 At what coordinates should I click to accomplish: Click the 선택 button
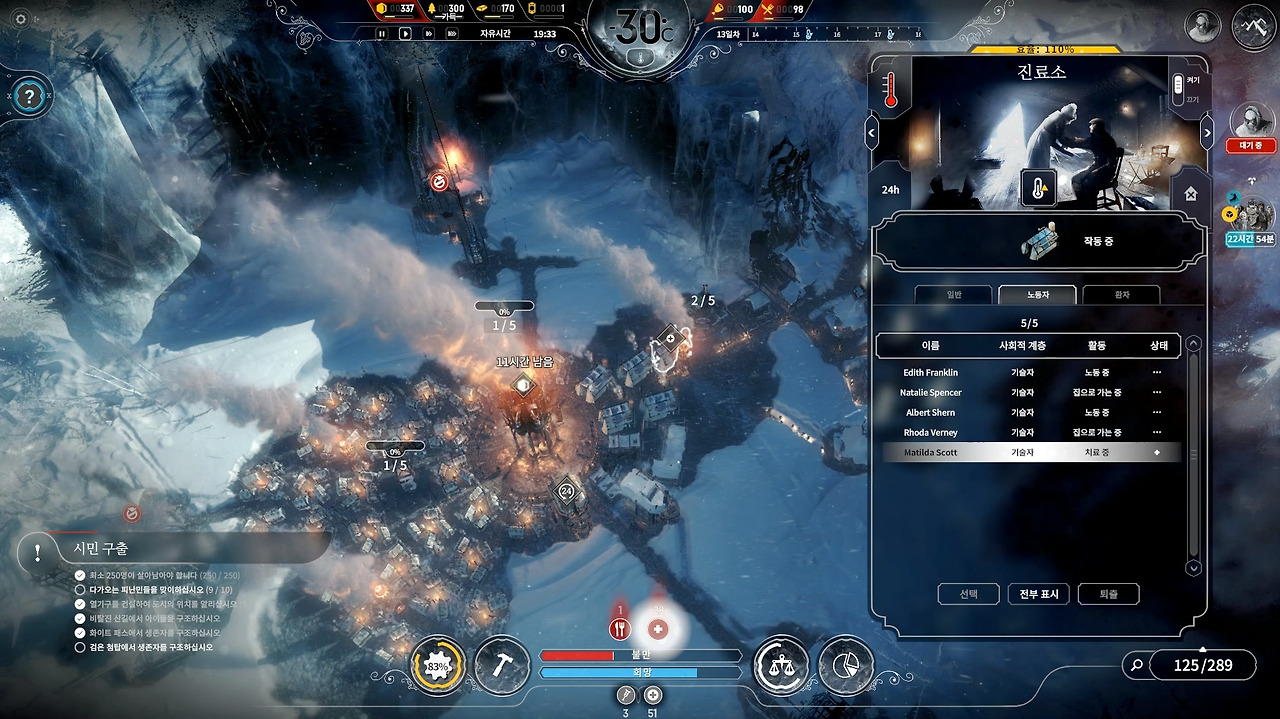coord(968,594)
